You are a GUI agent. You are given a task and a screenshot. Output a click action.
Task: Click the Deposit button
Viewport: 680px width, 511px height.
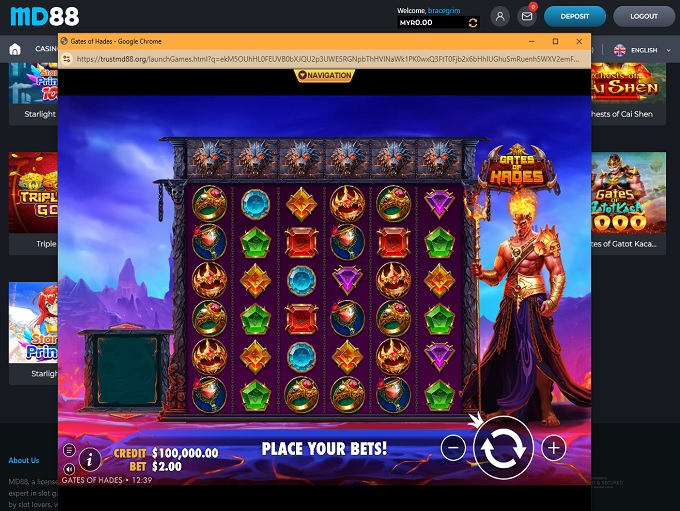[574, 16]
